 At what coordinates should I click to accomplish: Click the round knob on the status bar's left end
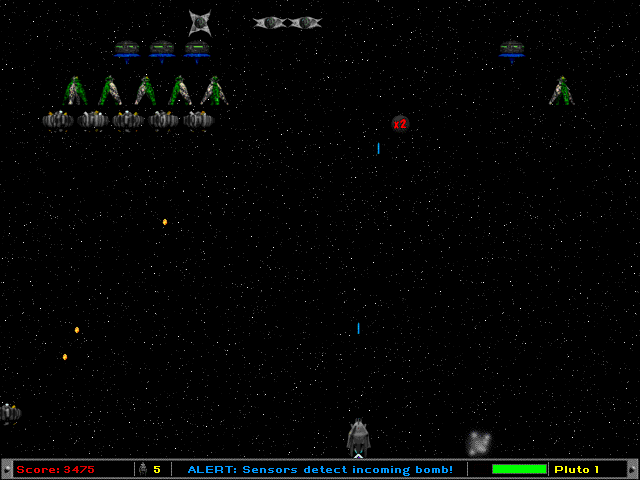(7, 469)
